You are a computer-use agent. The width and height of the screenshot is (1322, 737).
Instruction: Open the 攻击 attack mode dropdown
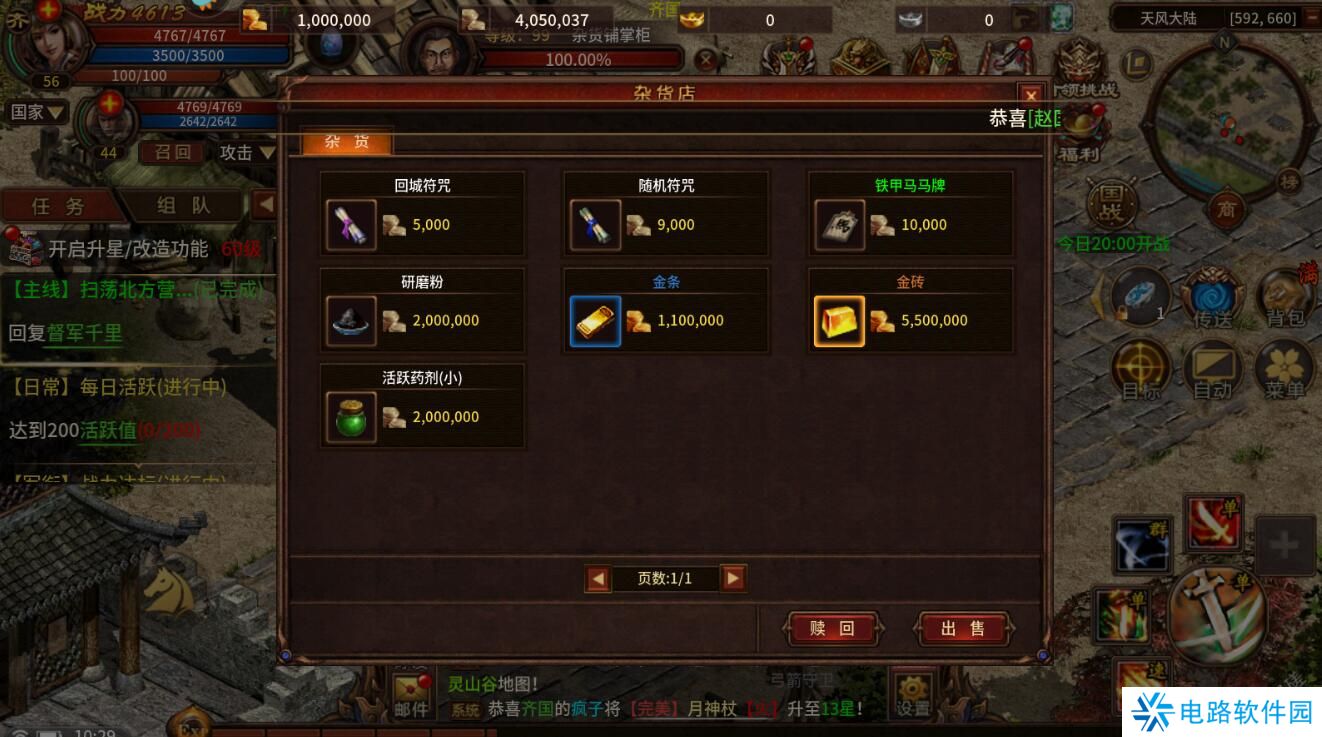pos(247,153)
